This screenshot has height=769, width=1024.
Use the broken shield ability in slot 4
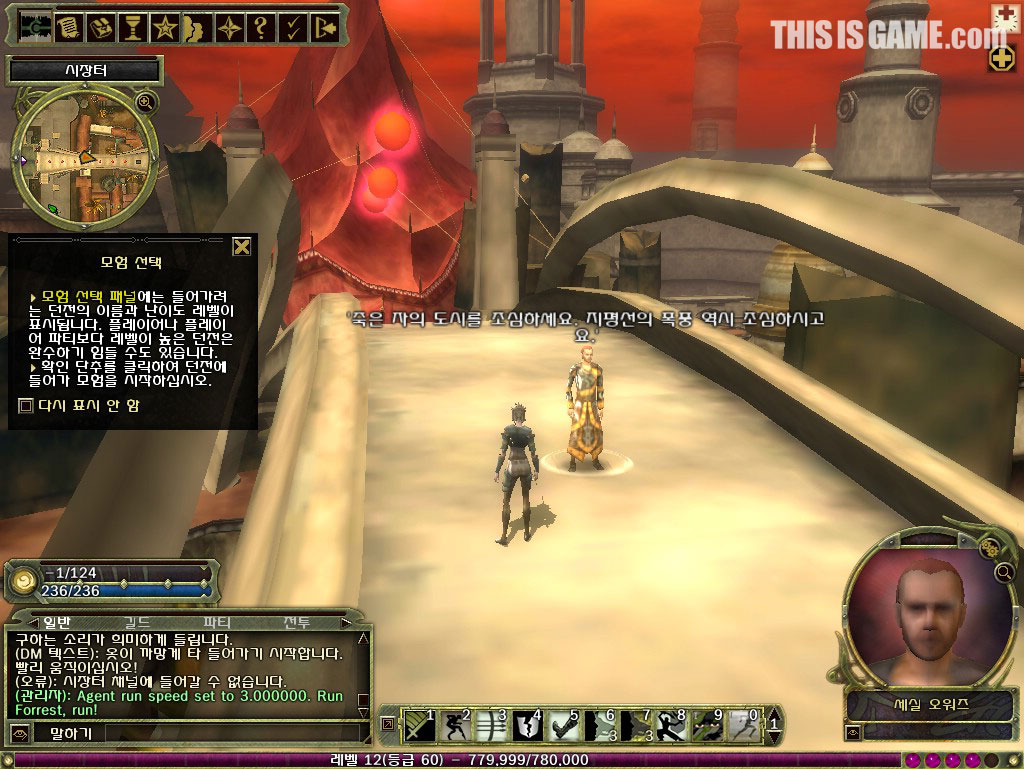[527, 725]
